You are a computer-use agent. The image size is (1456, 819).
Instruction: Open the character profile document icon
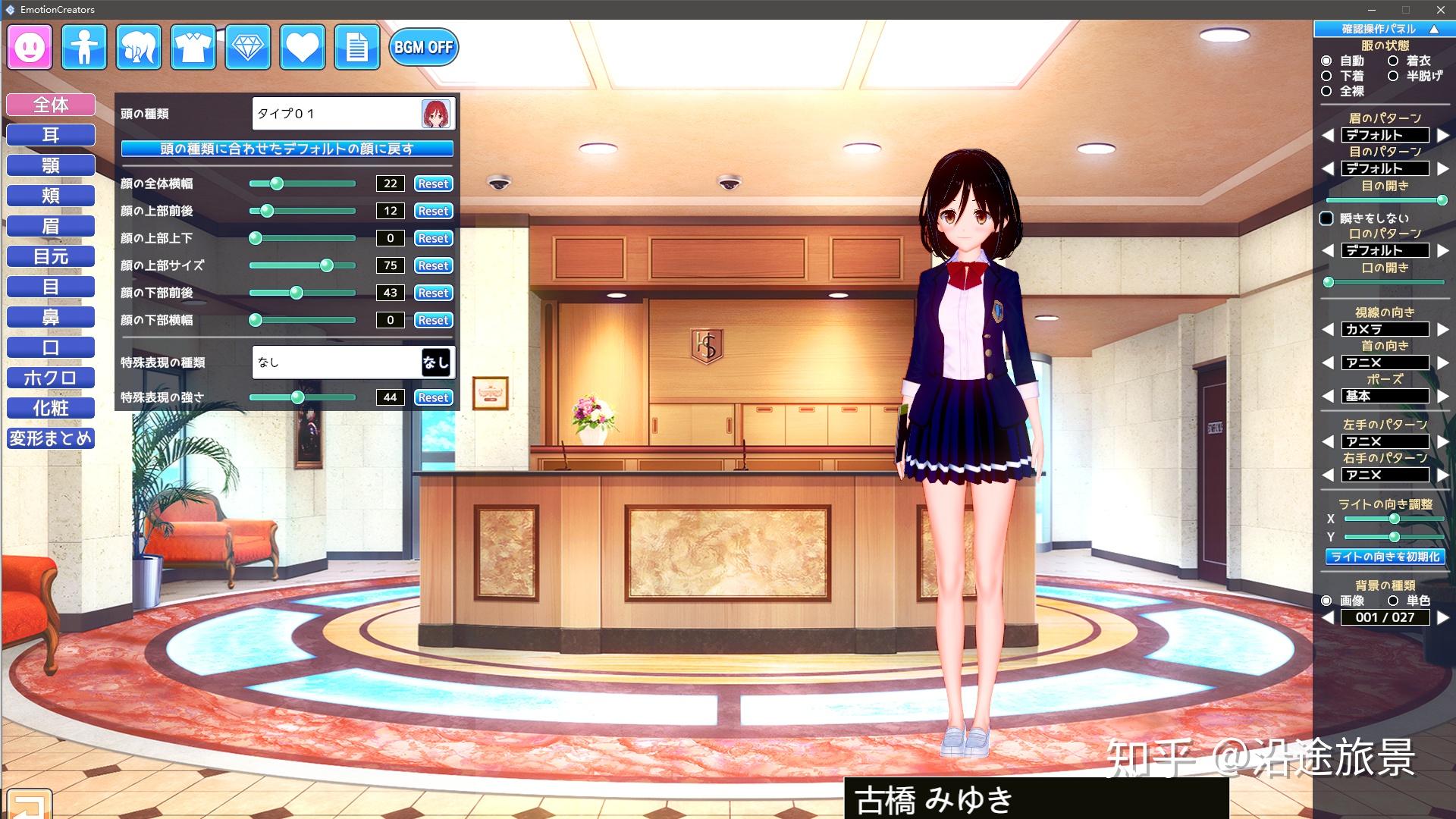click(356, 47)
